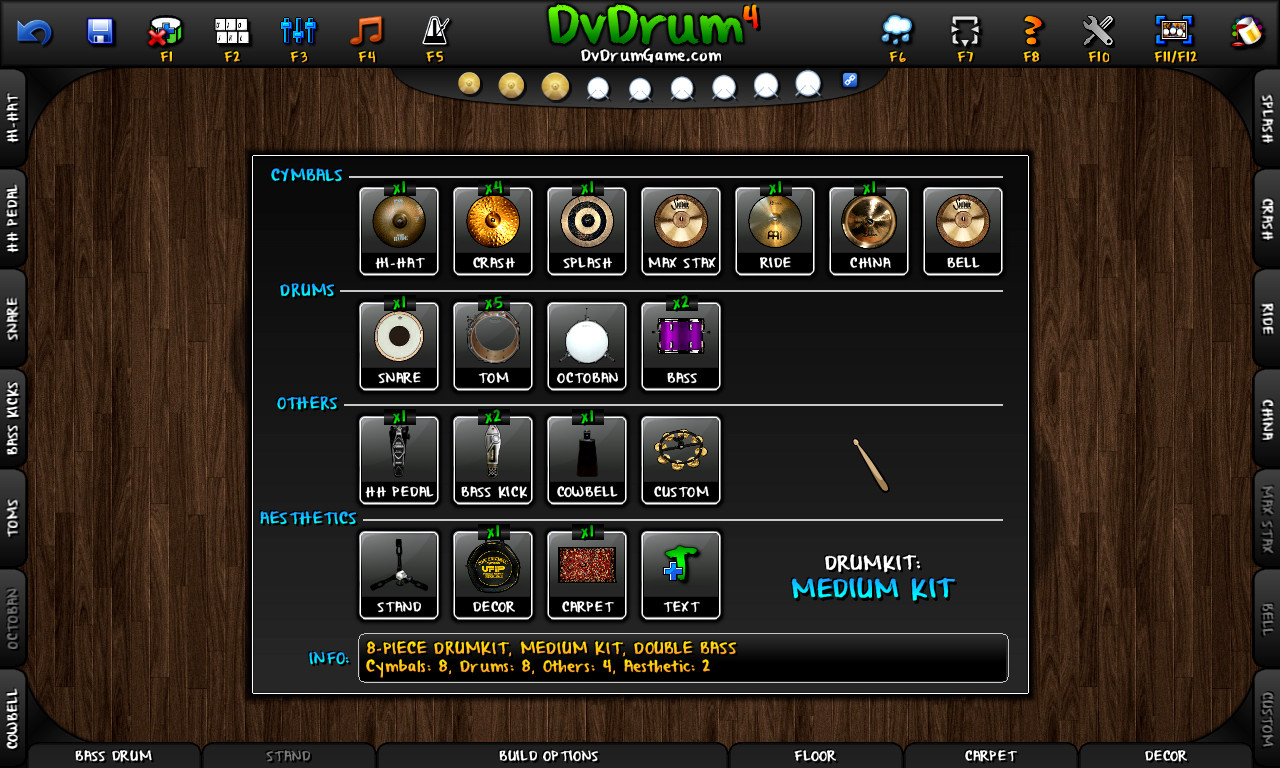Viewport: 1280px width, 768px height.
Task: Click the metronome icon (F5)
Action: click(x=435, y=28)
